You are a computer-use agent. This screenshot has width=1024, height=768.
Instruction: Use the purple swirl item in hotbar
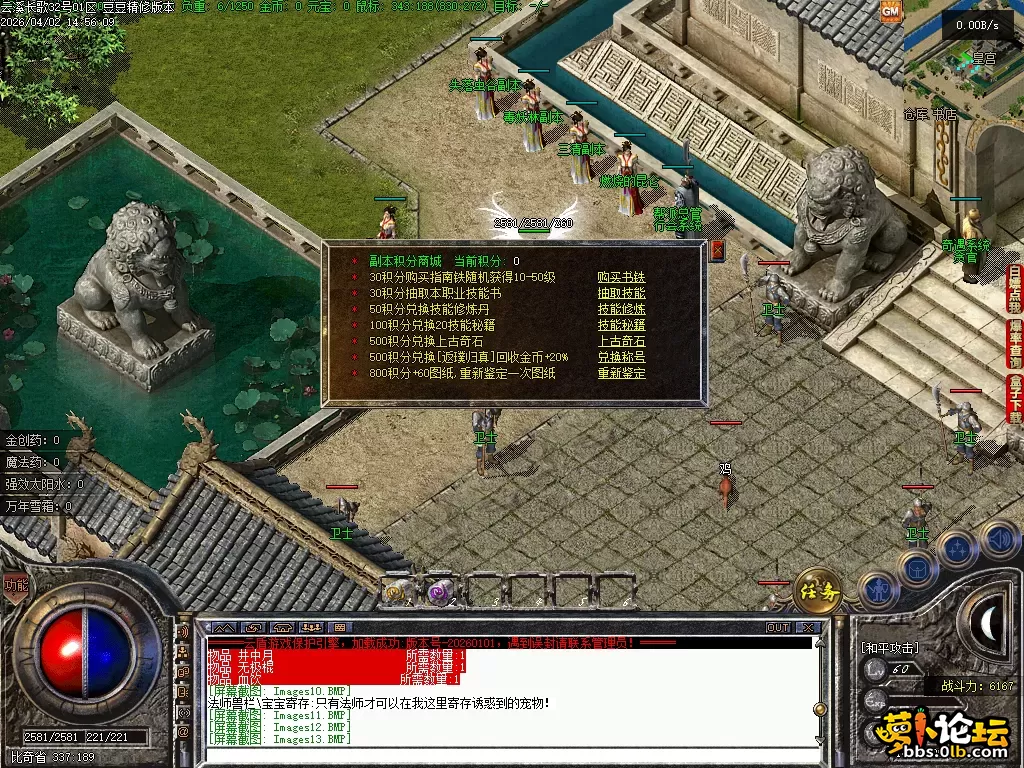(x=439, y=592)
